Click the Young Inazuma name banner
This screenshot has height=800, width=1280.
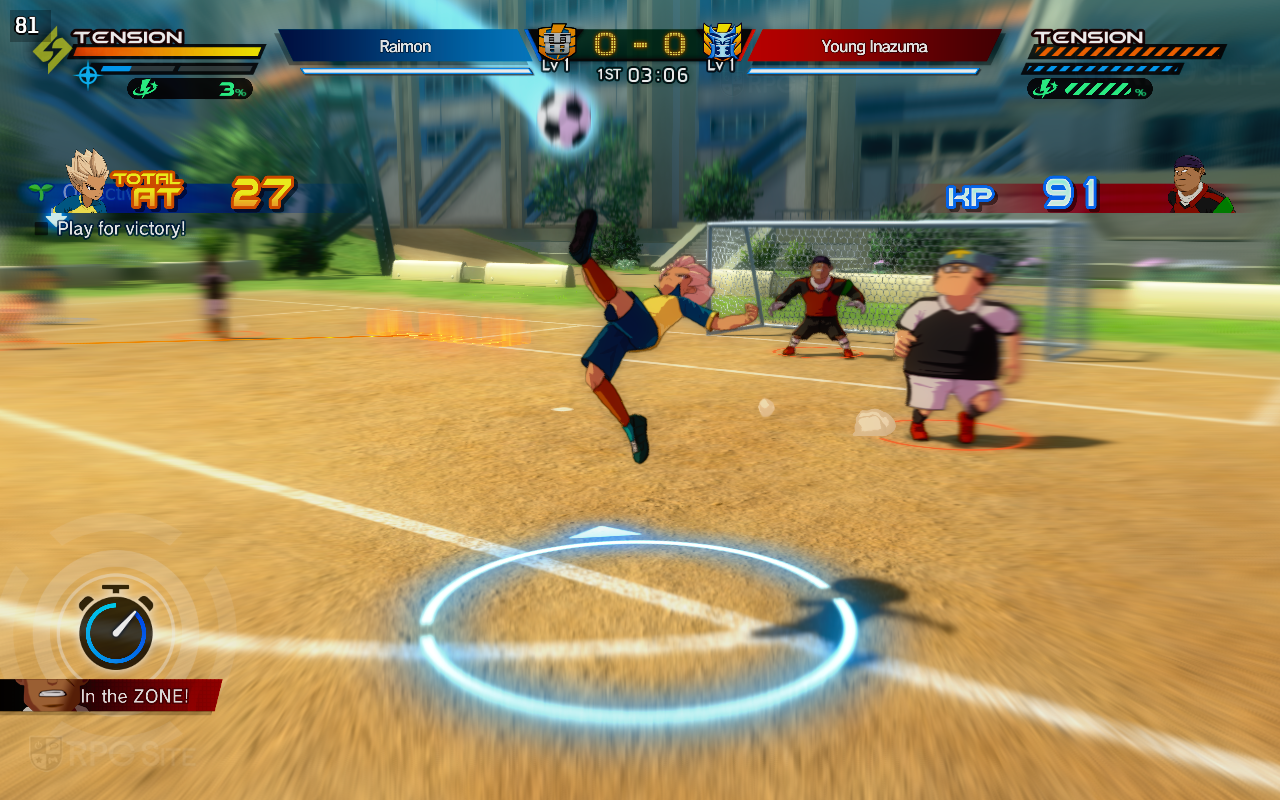pyautogui.click(x=873, y=46)
